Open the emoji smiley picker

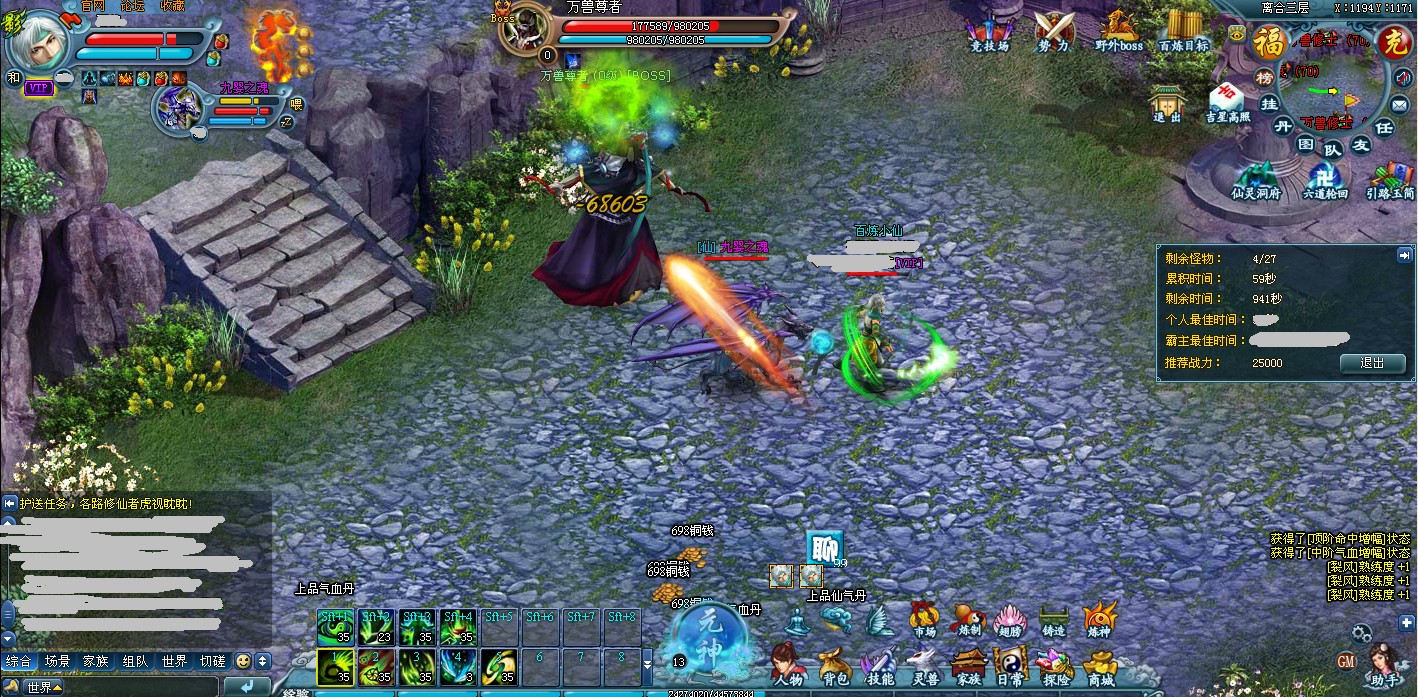click(242, 661)
